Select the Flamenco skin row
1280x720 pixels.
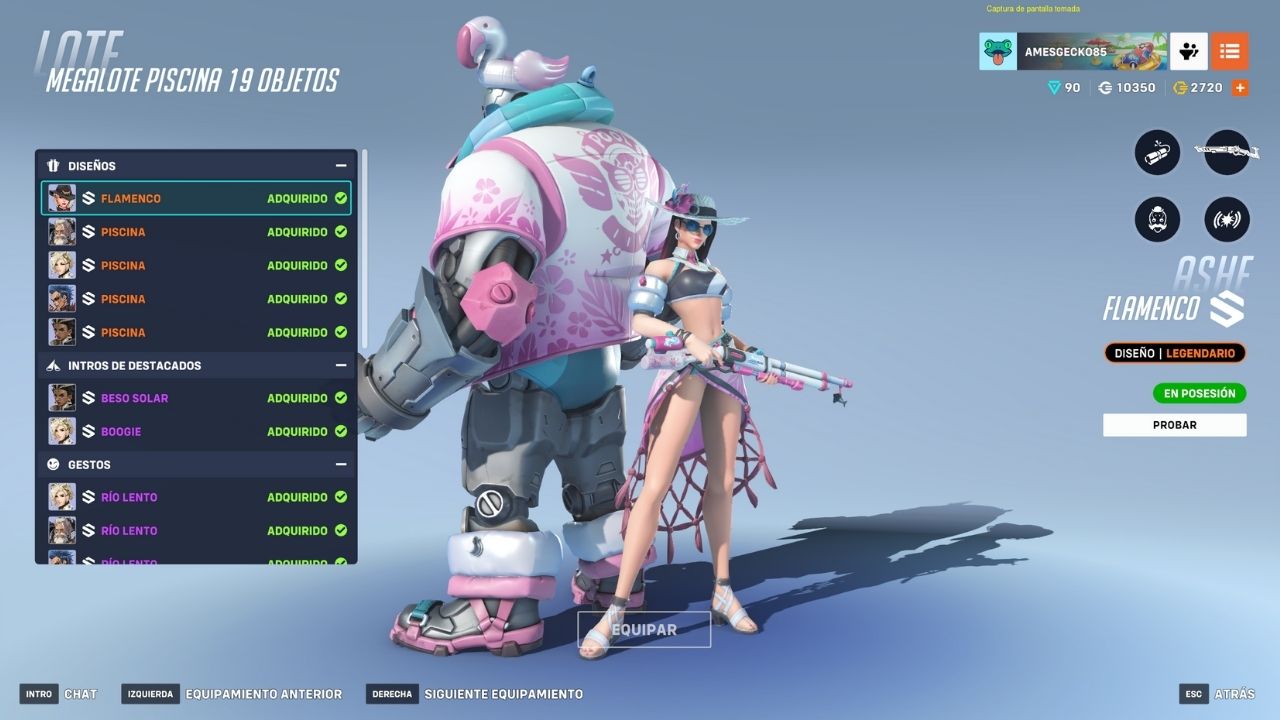click(196, 198)
